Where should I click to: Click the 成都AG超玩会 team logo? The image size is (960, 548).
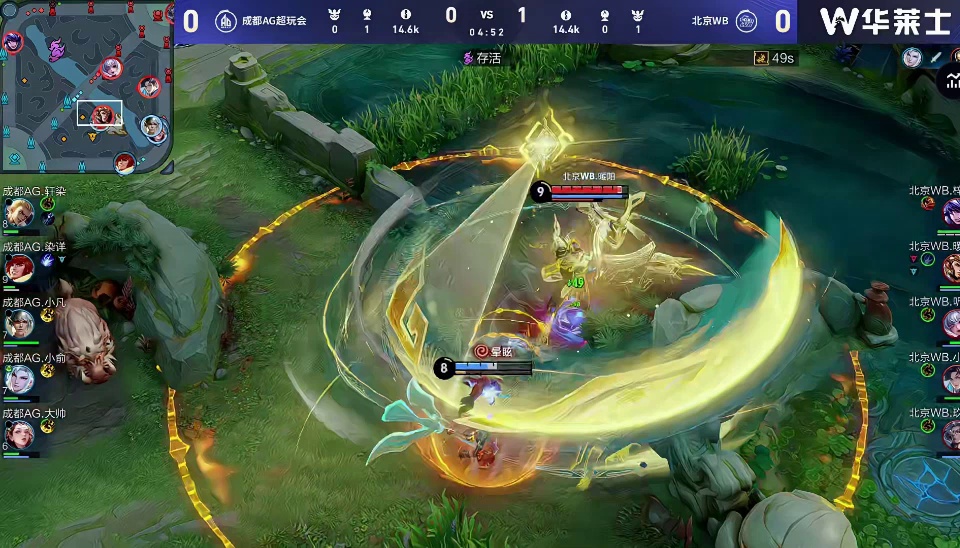click(226, 20)
